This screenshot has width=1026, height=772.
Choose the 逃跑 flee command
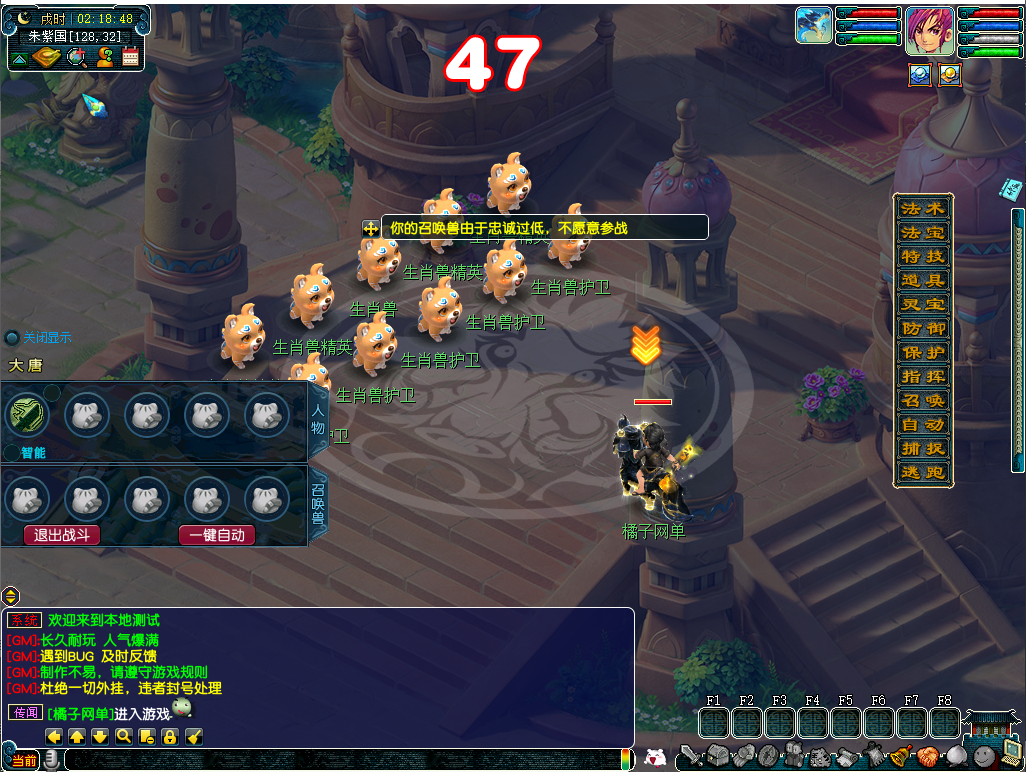pyautogui.click(x=922, y=473)
